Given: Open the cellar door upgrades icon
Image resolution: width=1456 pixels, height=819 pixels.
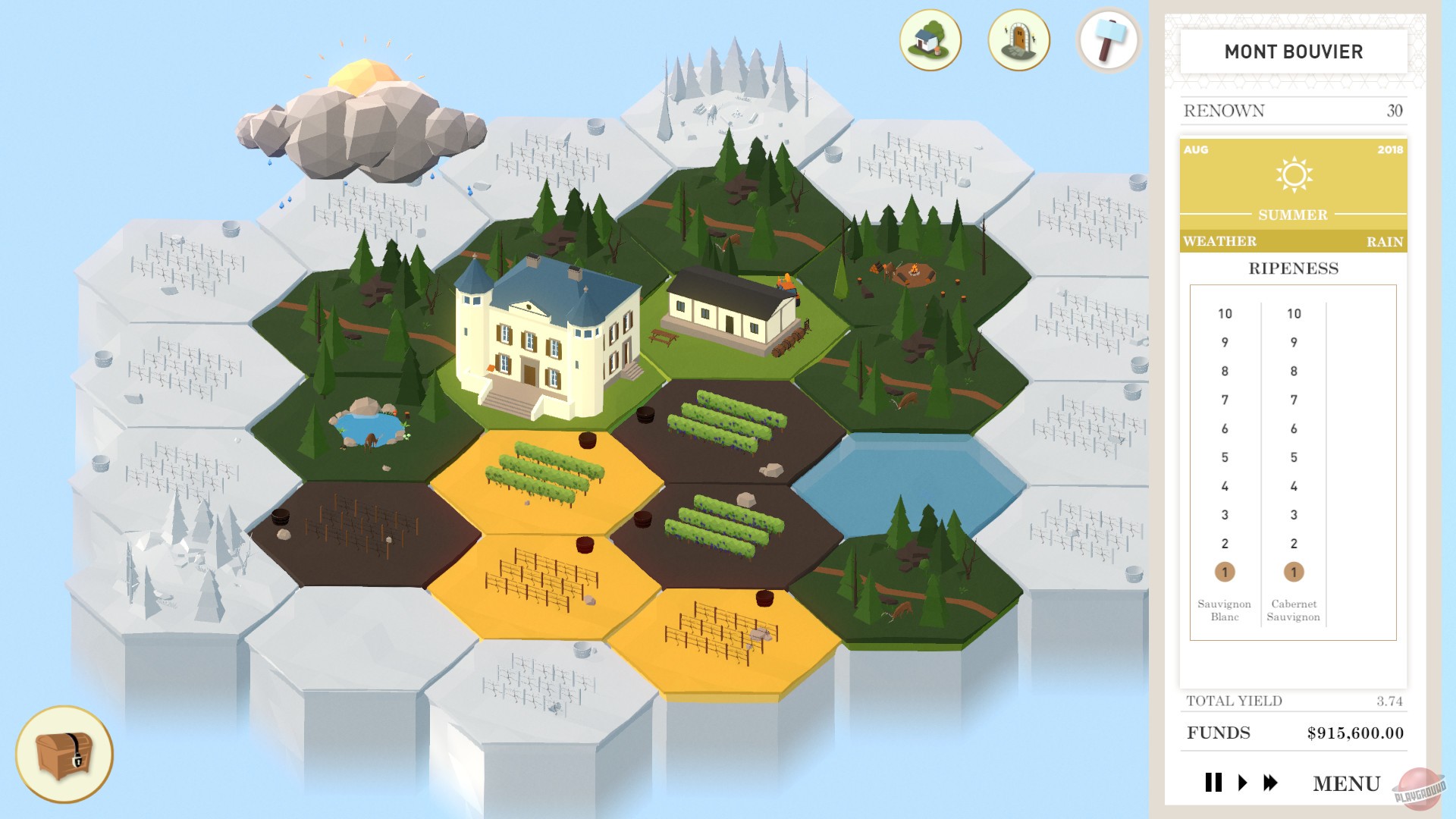Looking at the screenshot, I should click(x=1018, y=39).
